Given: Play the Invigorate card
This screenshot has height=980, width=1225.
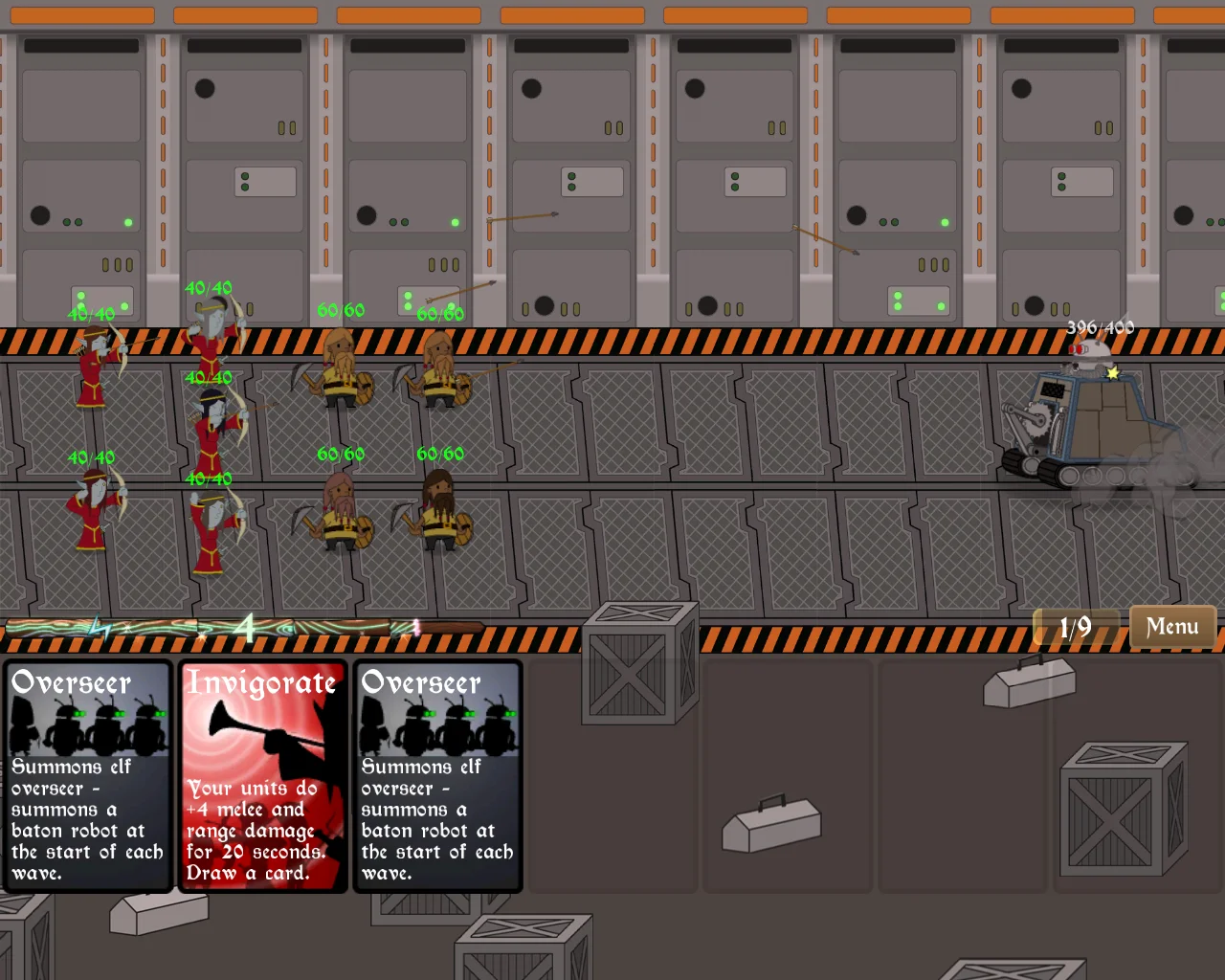Looking at the screenshot, I should click(263, 775).
